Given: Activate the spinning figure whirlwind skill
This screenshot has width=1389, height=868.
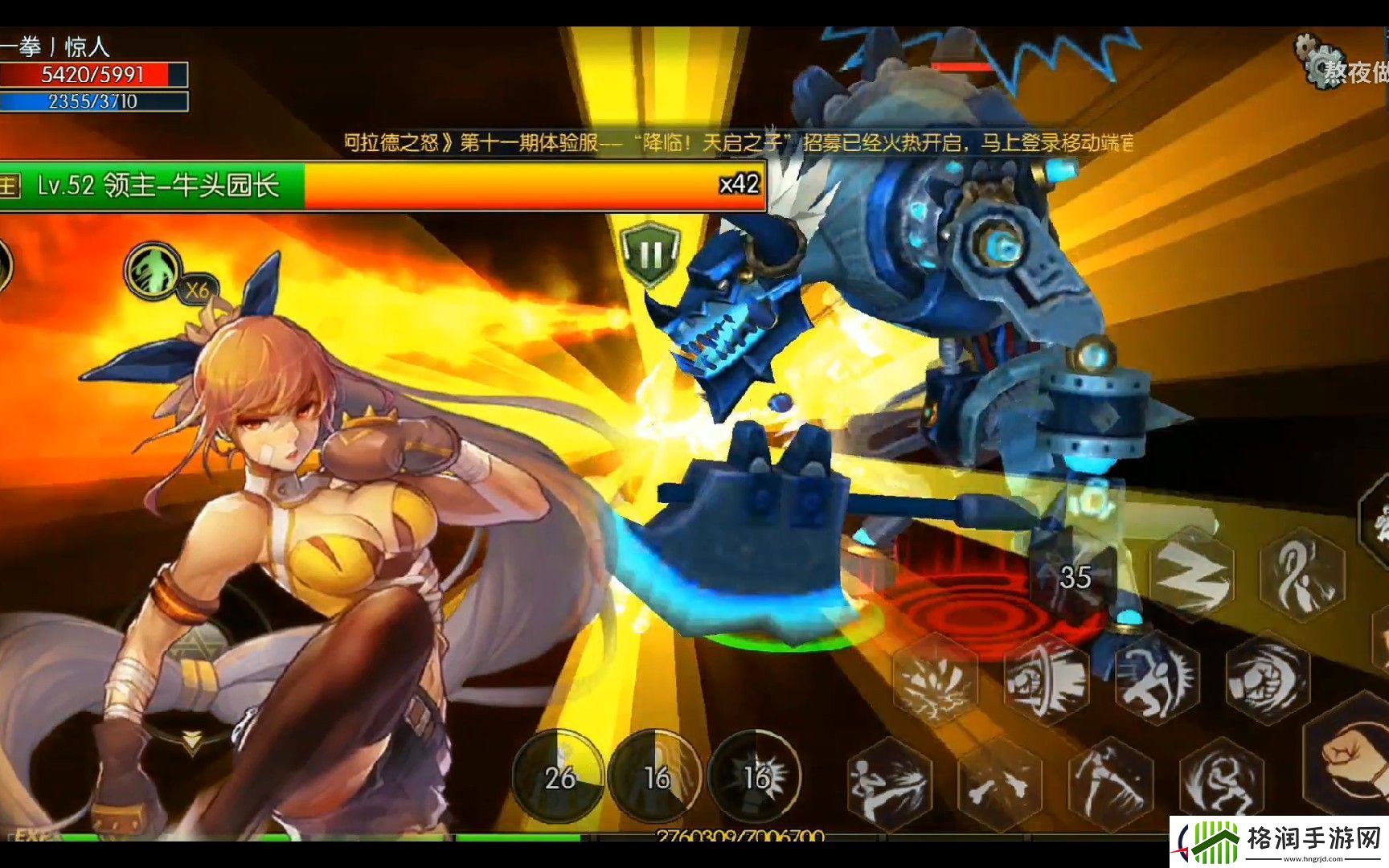Looking at the screenshot, I should point(1221,782).
